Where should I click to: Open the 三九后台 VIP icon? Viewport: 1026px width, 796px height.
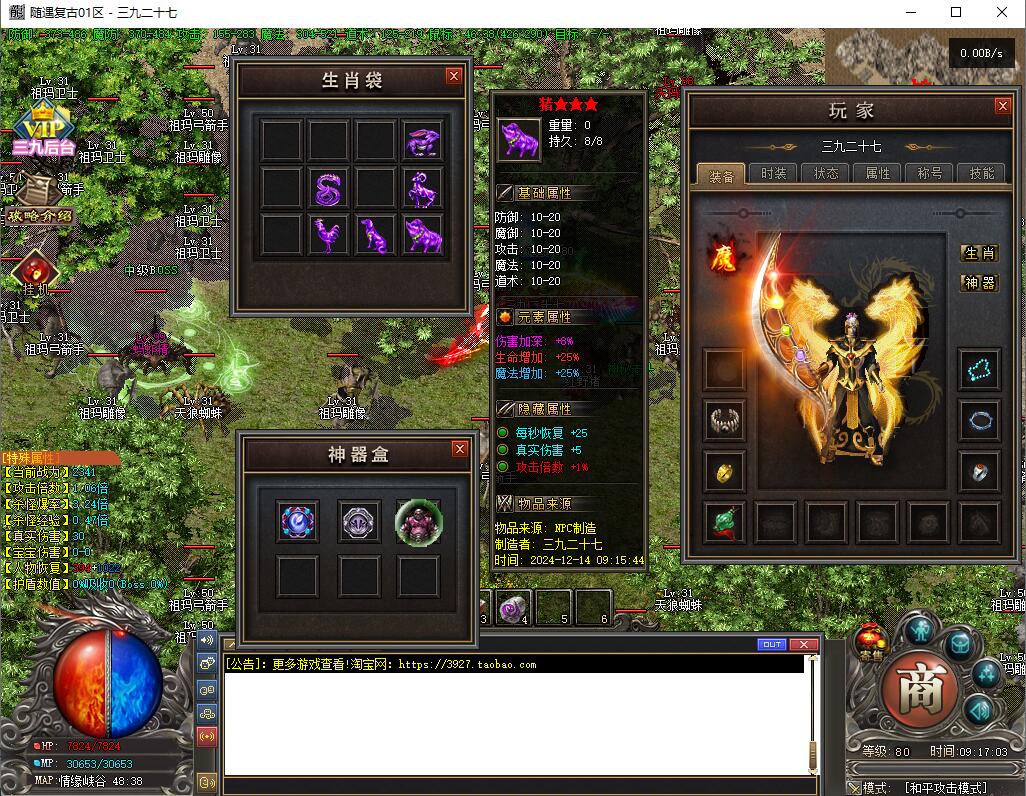43,133
